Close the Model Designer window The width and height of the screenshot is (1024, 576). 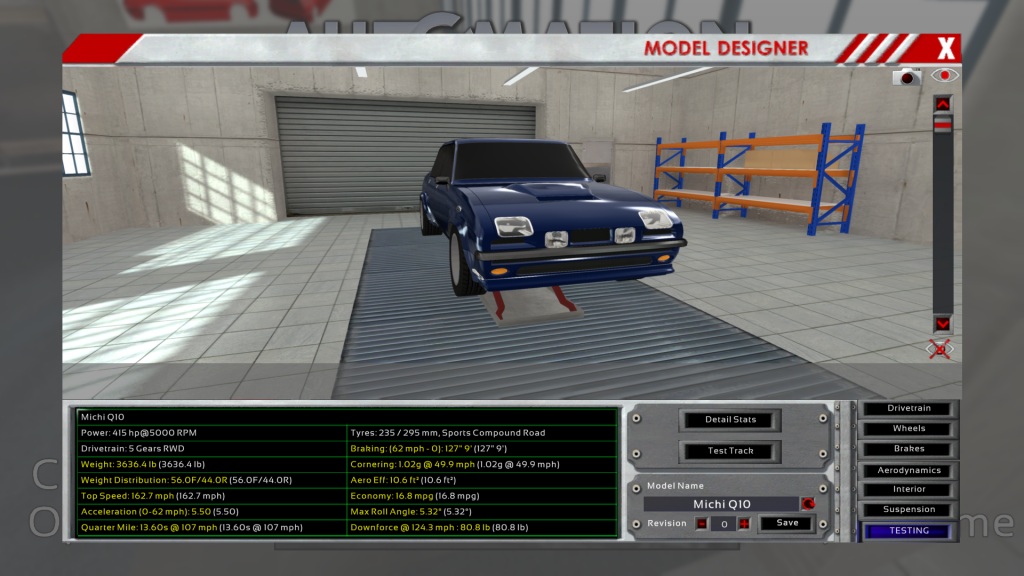[x=946, y=47]
